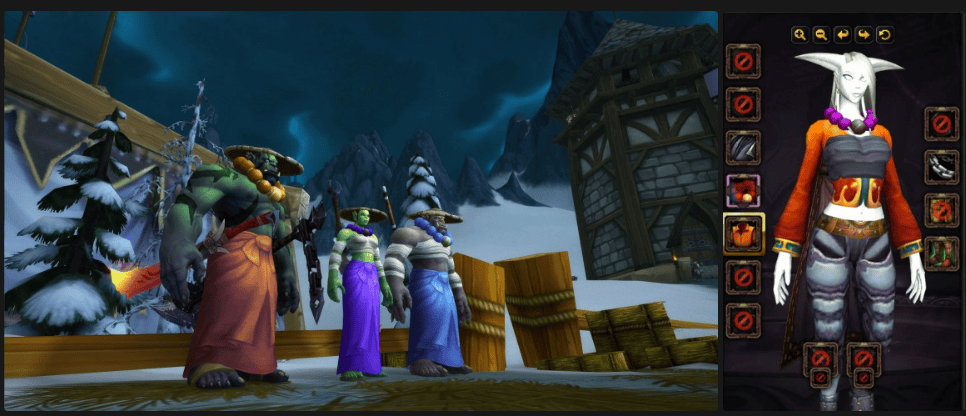The height and width of the screenshot is (416, 966).
Task: Zoom out with the magnifier minus button
Action: (821, 35)
